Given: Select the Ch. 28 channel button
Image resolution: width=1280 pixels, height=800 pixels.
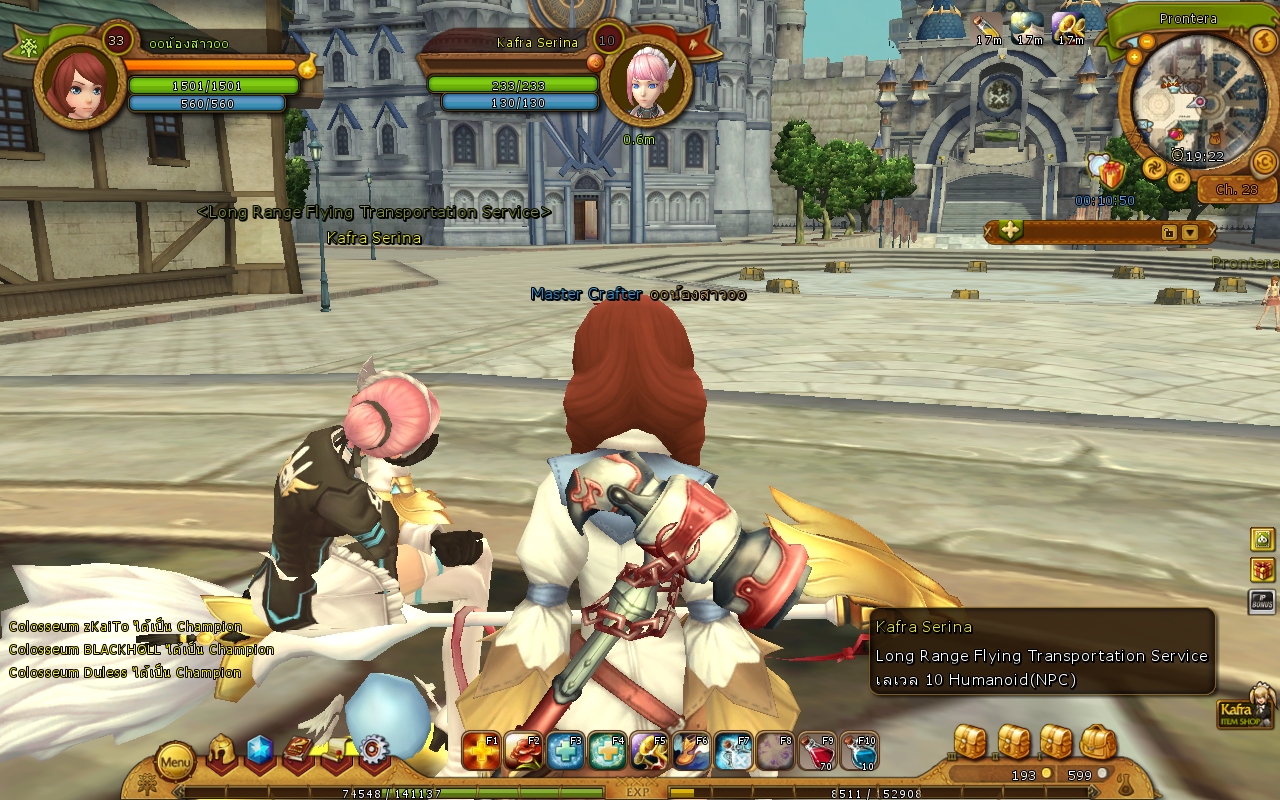Looking at the screenshot, I should click(x=1236, y=189).
